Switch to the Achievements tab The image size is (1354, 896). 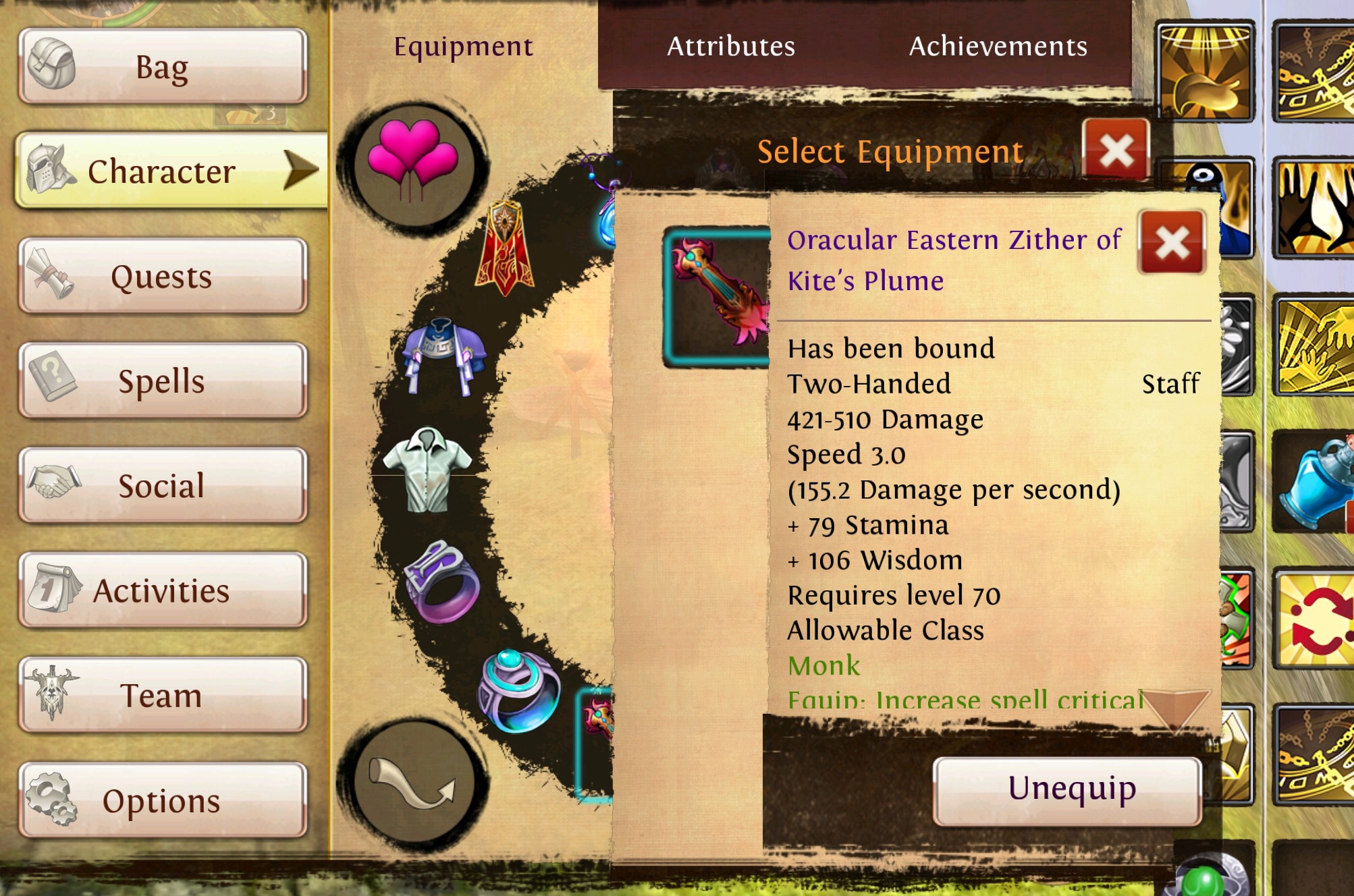tap(998, 47)
